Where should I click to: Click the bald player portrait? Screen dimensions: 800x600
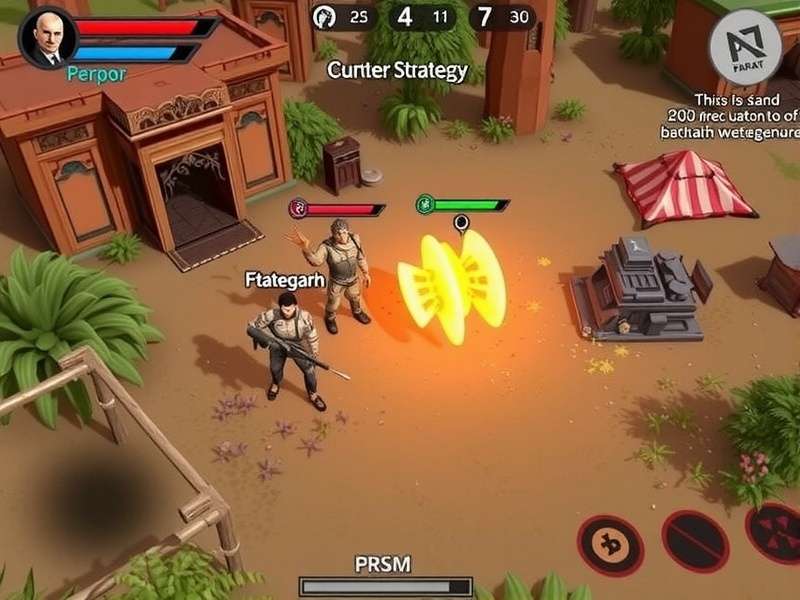point(46,38)
